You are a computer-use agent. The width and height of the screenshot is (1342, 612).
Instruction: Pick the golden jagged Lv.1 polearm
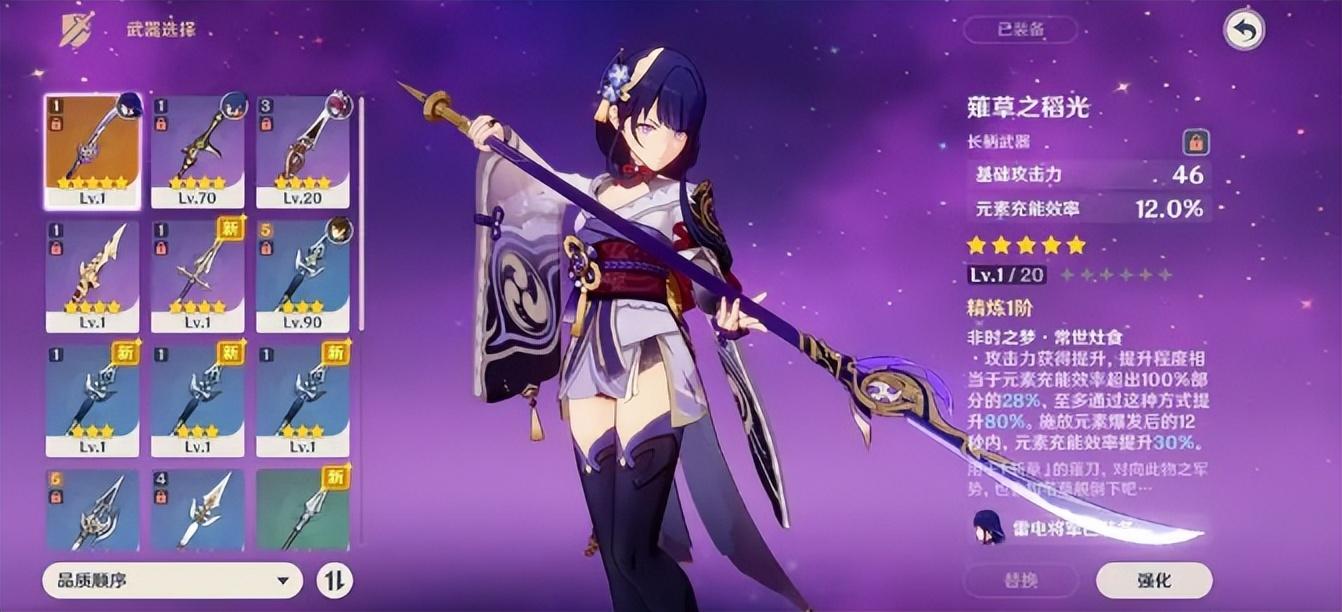pyautogui.click(x=93, y=275)
